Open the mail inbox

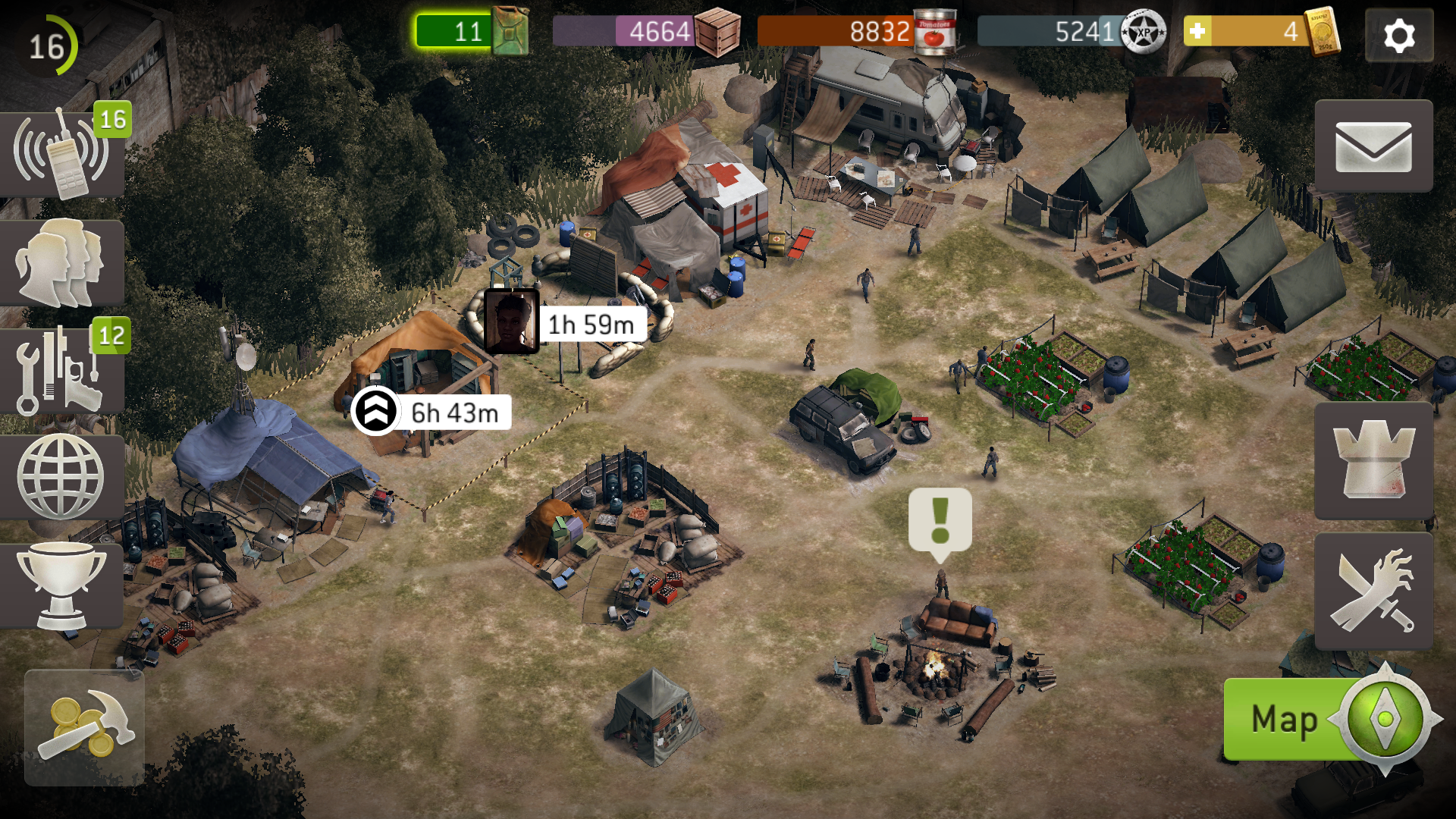(x=1373, y=146)
